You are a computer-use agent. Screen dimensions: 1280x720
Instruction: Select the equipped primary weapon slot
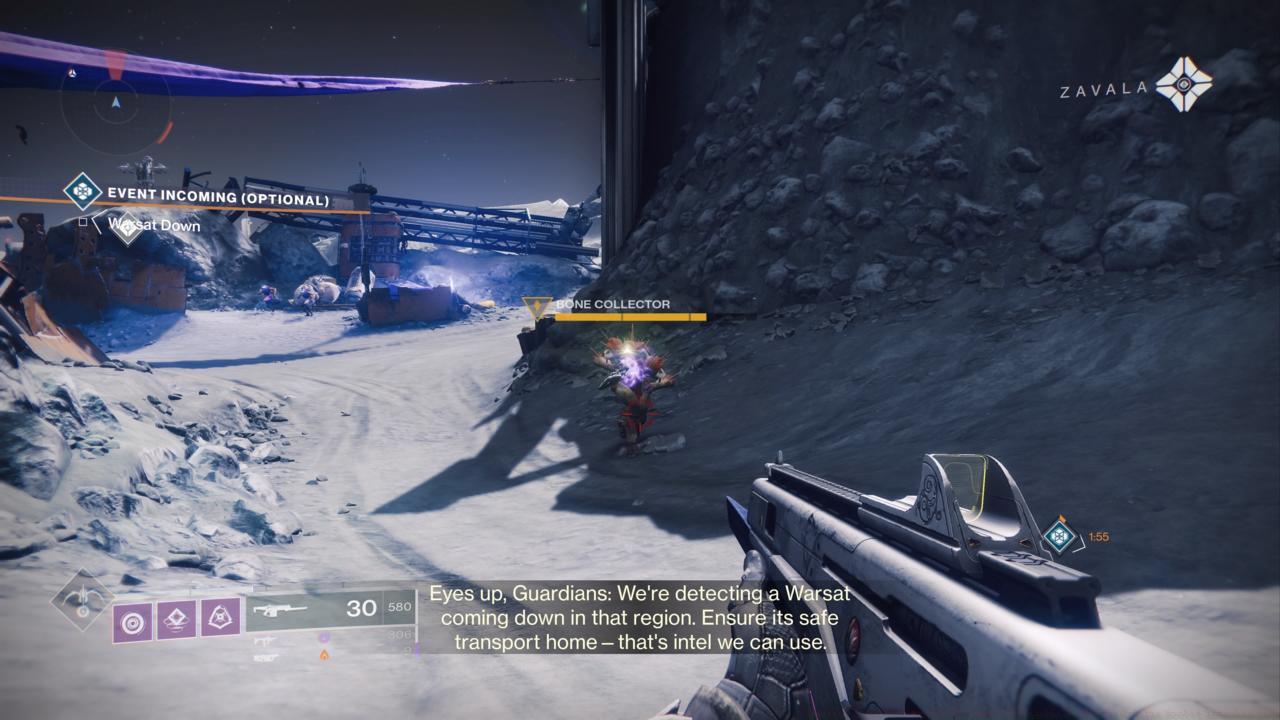coord(330,609)
